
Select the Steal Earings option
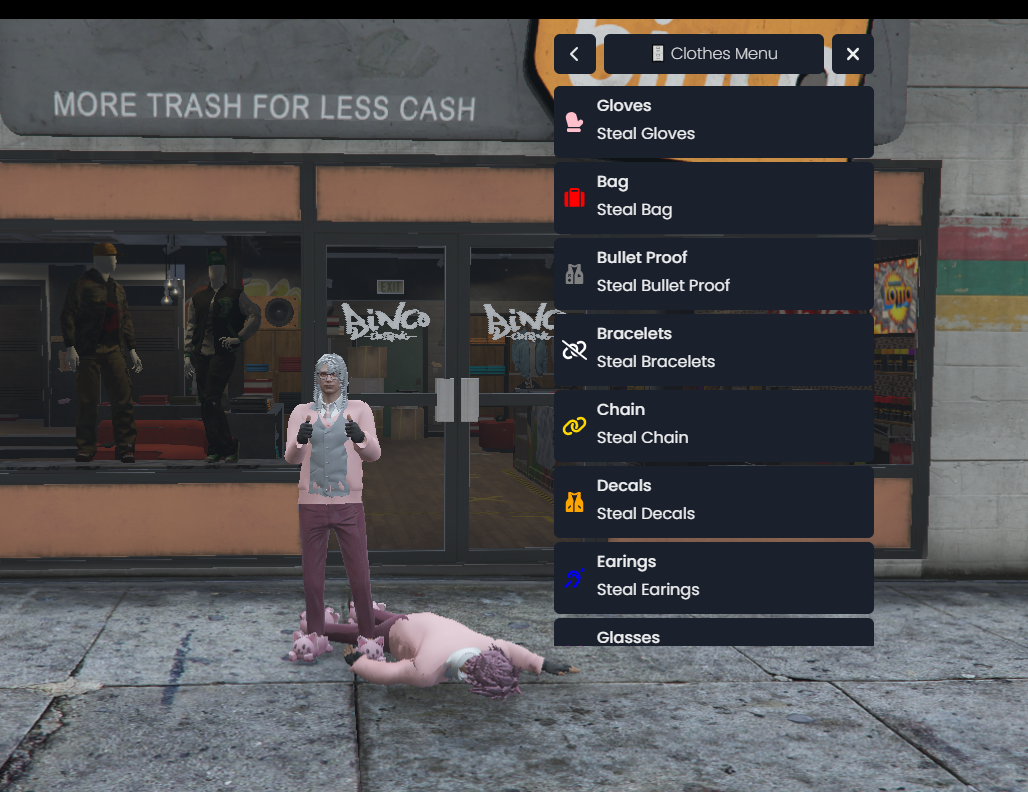coord(713,577)
